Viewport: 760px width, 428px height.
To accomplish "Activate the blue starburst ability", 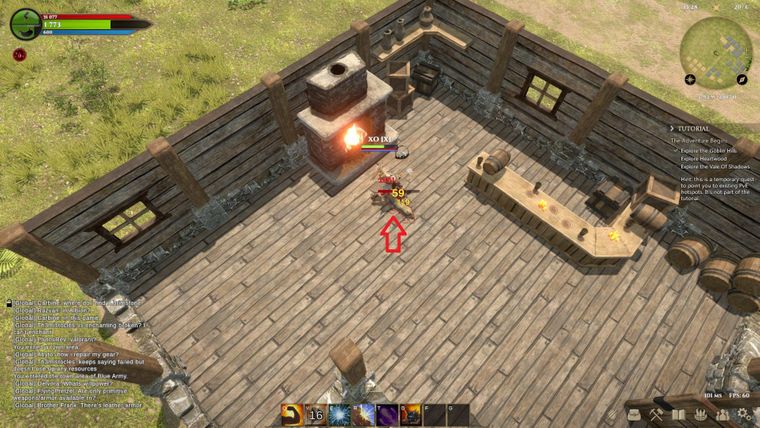I will [340, 414].
